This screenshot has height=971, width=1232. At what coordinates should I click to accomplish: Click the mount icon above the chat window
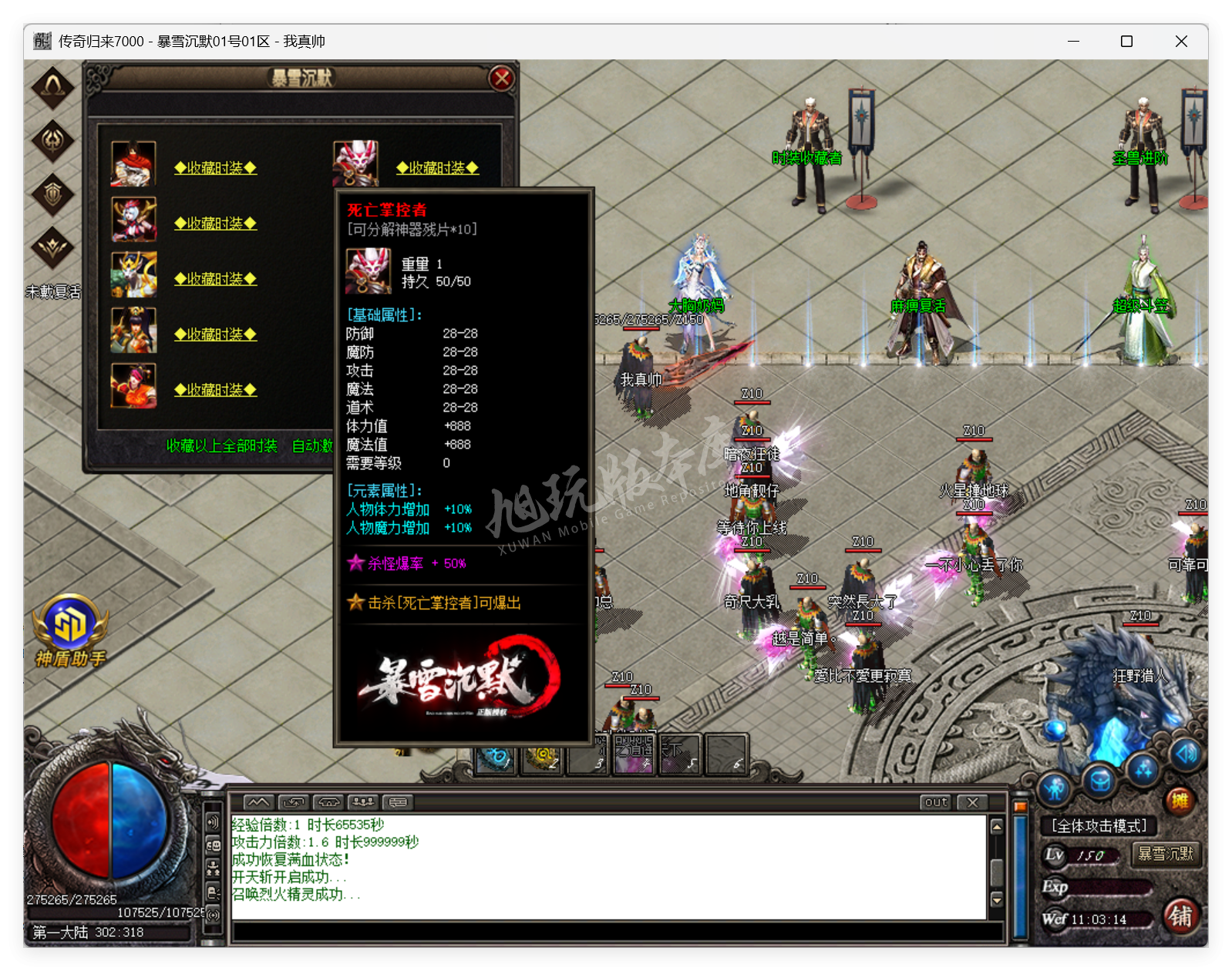click(328, 802)
